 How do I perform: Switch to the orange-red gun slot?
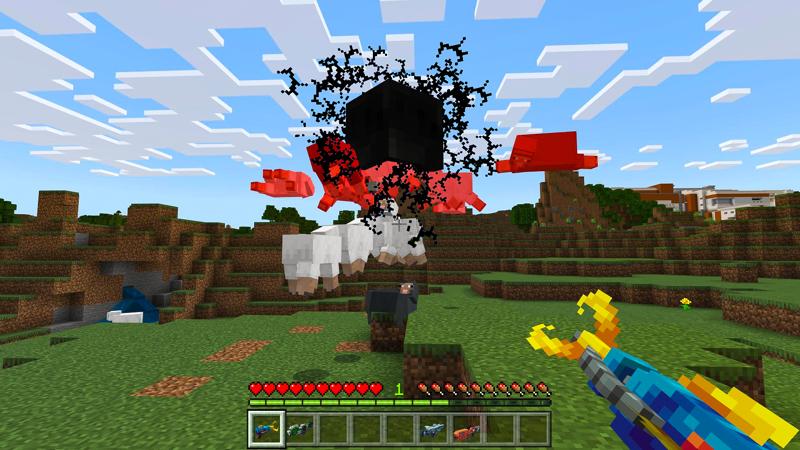click(x=468, y=429)
